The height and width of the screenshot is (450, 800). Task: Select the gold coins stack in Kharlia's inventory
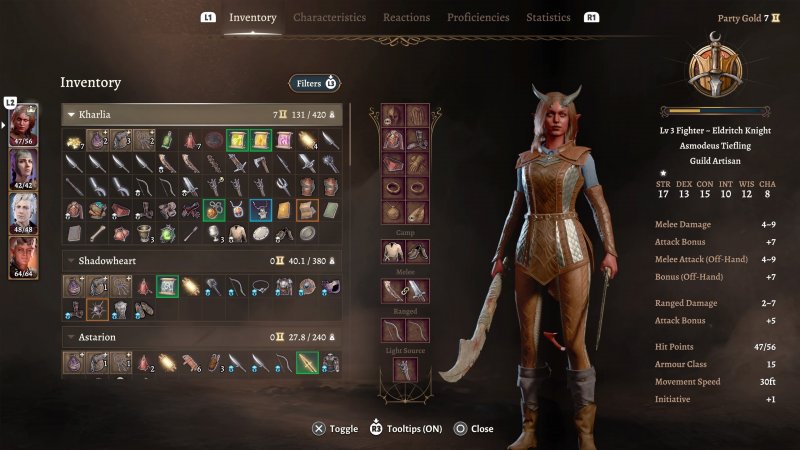[x=75, y=141]
